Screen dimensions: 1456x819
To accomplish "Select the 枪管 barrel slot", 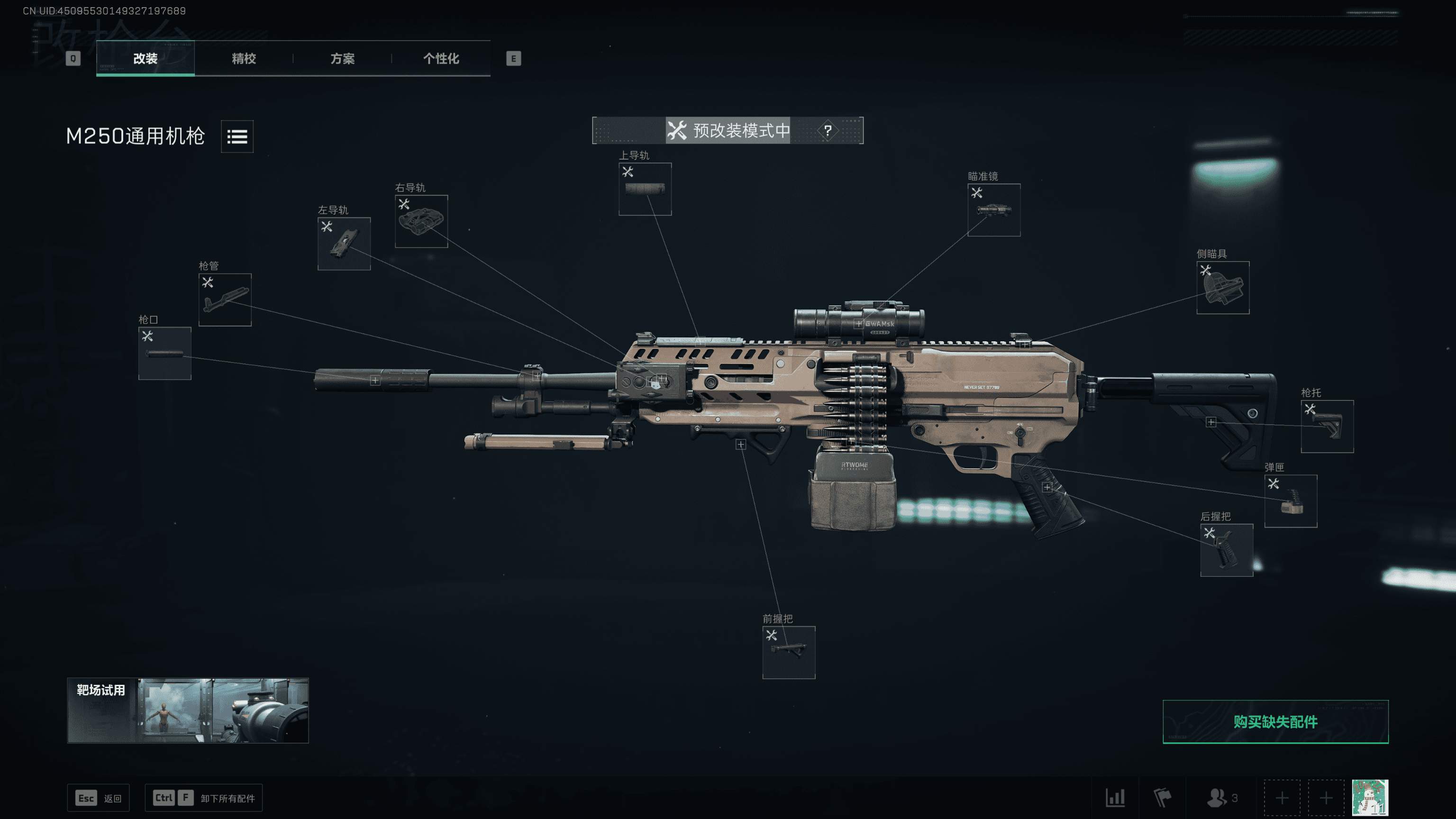I will click(225, 300).
